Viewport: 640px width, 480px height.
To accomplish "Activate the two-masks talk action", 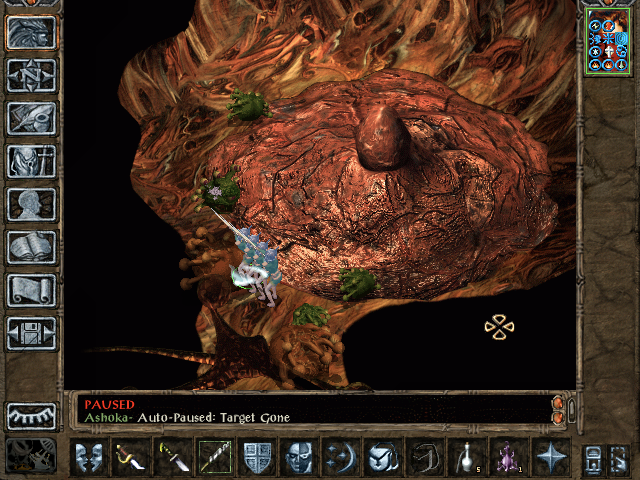I will click(x=89, y=457).
